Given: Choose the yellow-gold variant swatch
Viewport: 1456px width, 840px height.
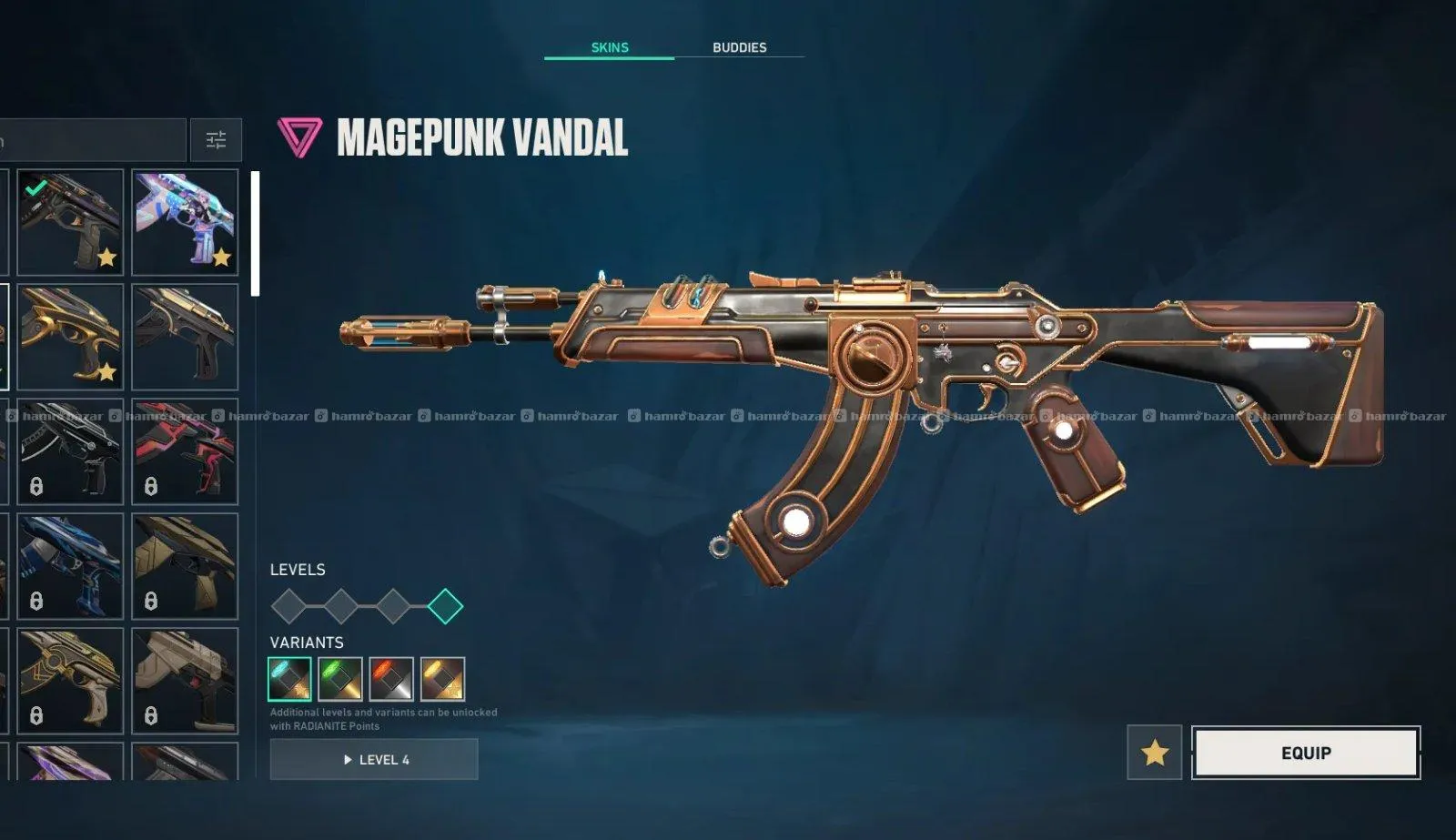Looking at the screenshot, I should pyautogui.click(x=442, y=679).
